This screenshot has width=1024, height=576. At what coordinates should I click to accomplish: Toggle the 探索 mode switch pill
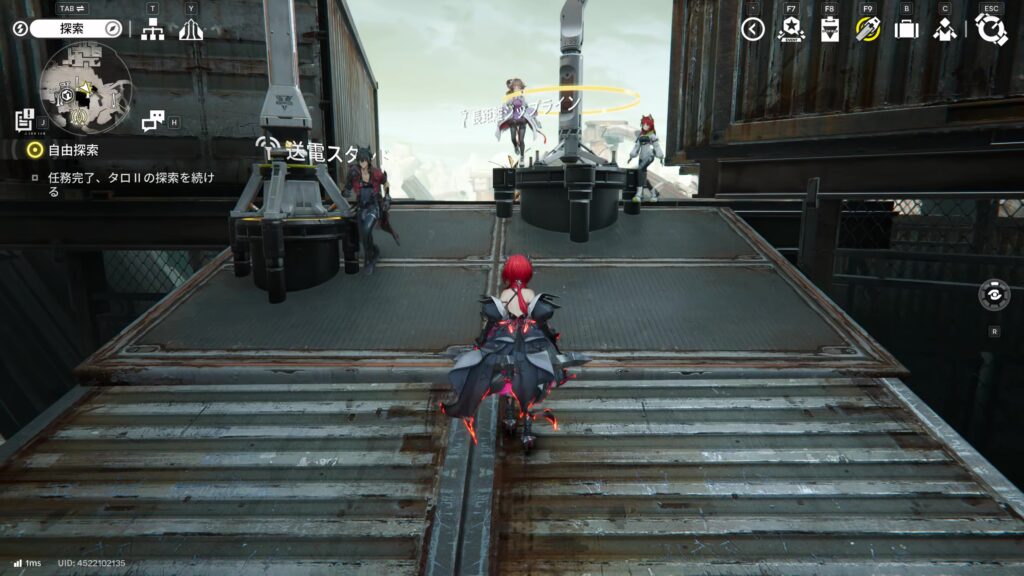(75, 29)
